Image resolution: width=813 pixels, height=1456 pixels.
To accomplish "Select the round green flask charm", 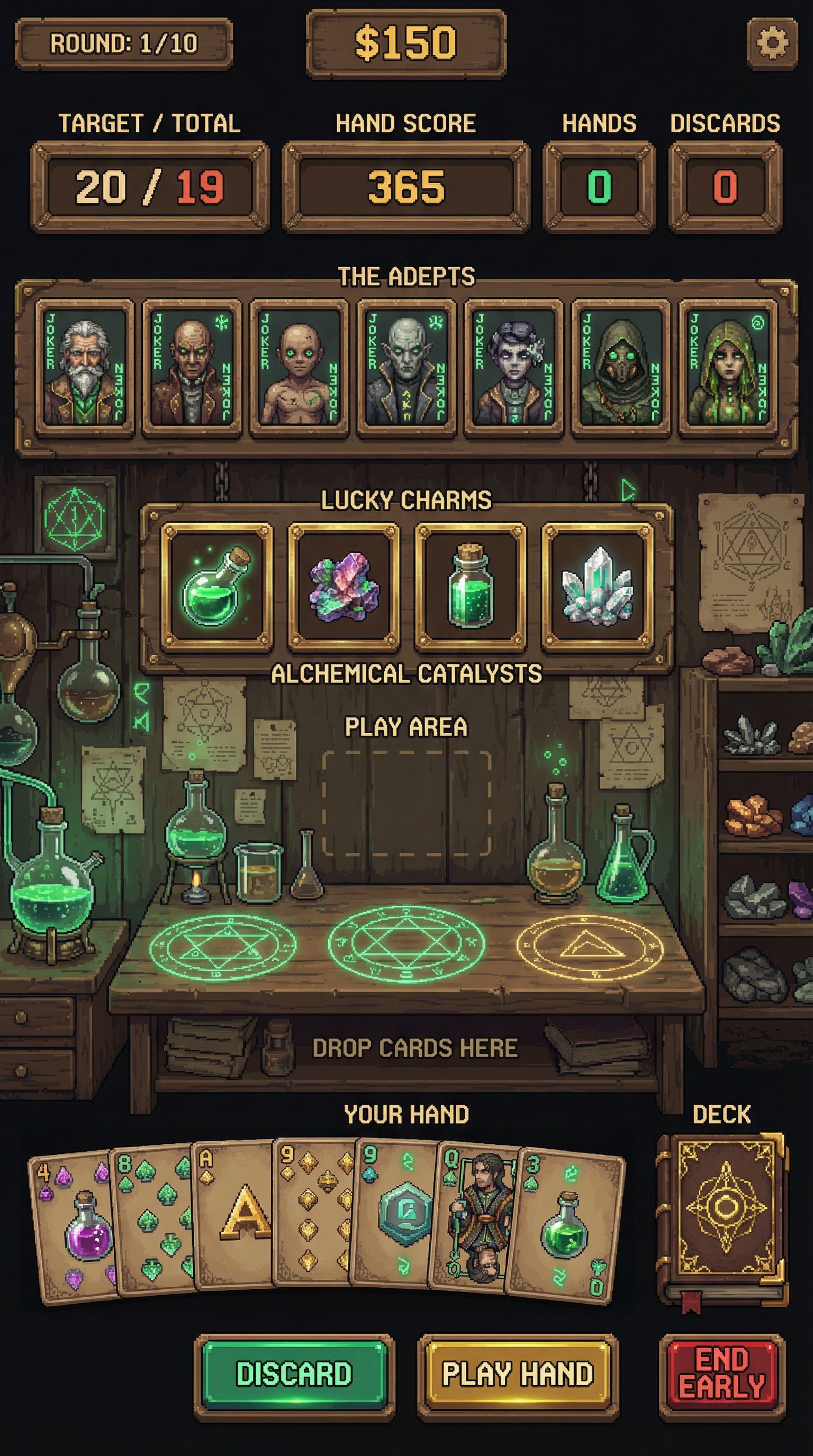I will [216, 588].
